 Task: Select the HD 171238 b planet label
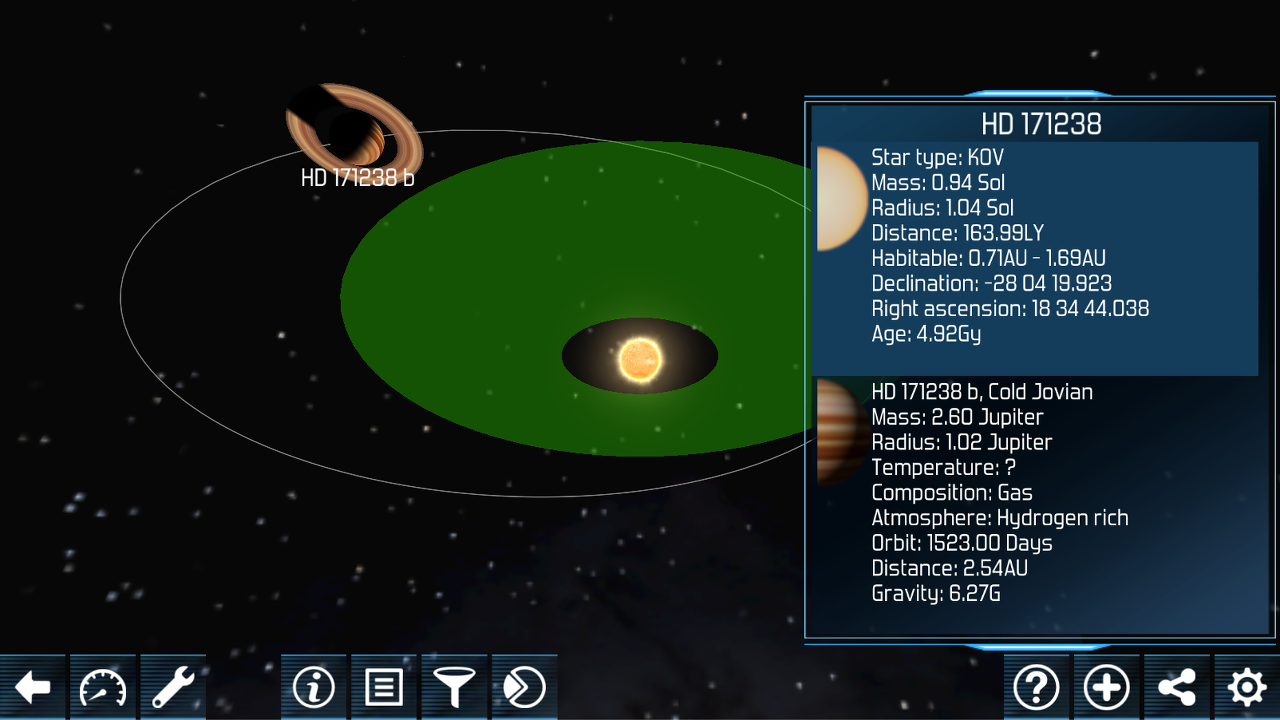pyautogui.click(x=357, y=179)
